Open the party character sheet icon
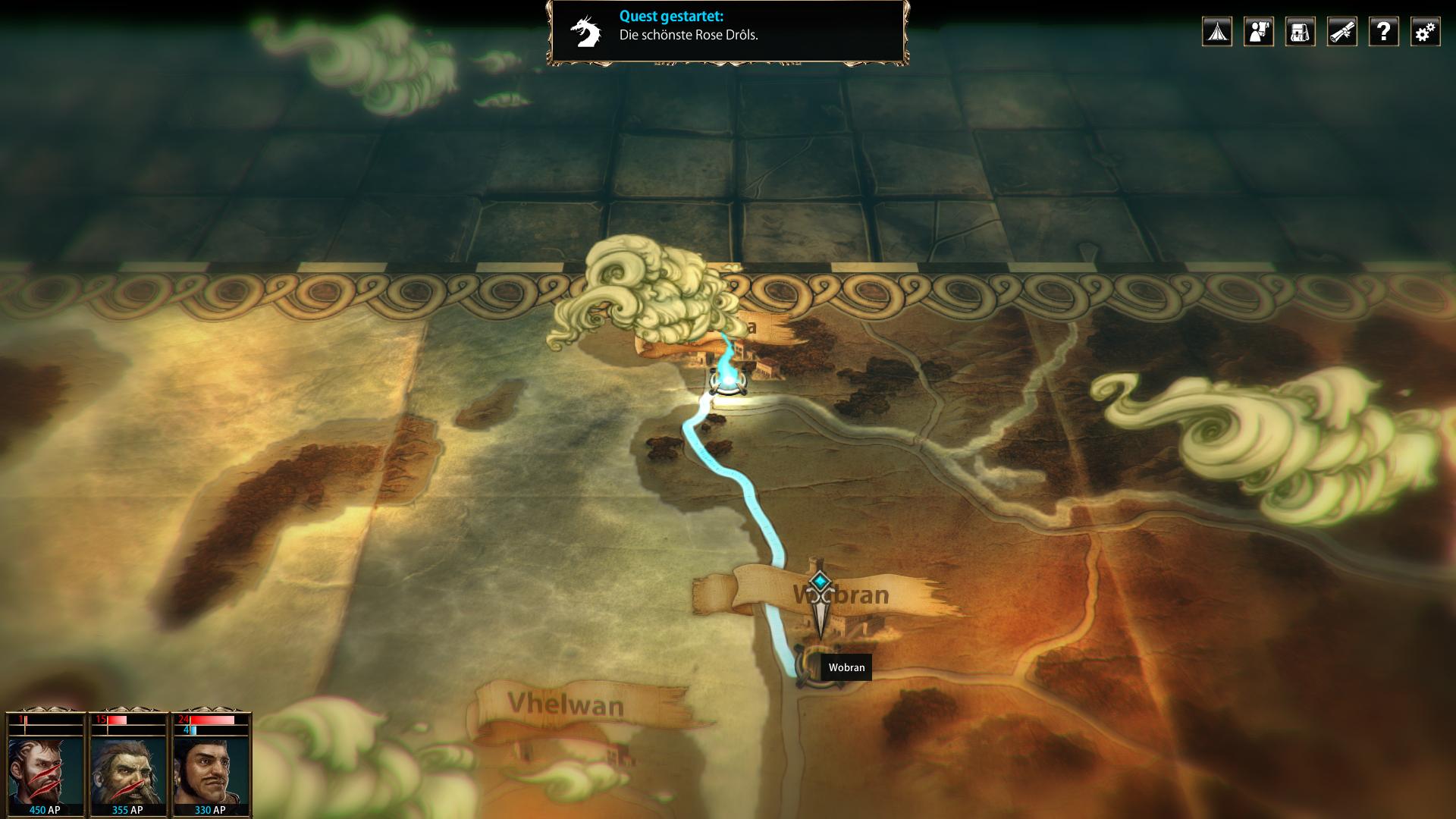This screenshot has height=819, width=1456. [1258, 32]
